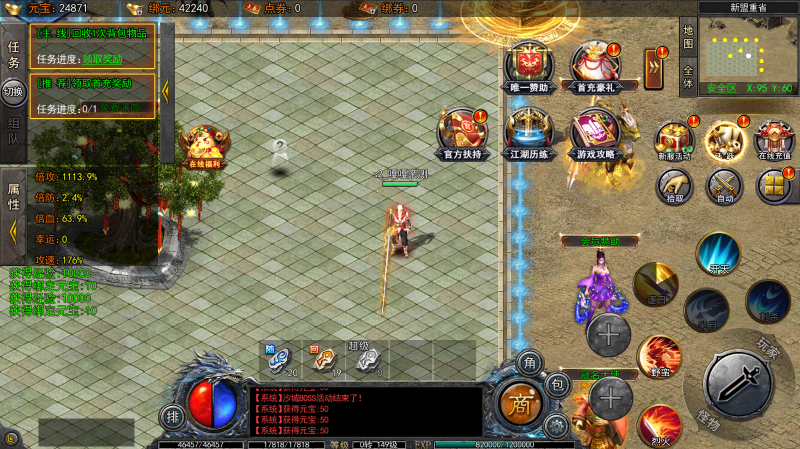800x449 pixels.
Task: Open the 商 shop button
Action: (x=520, y=403)
